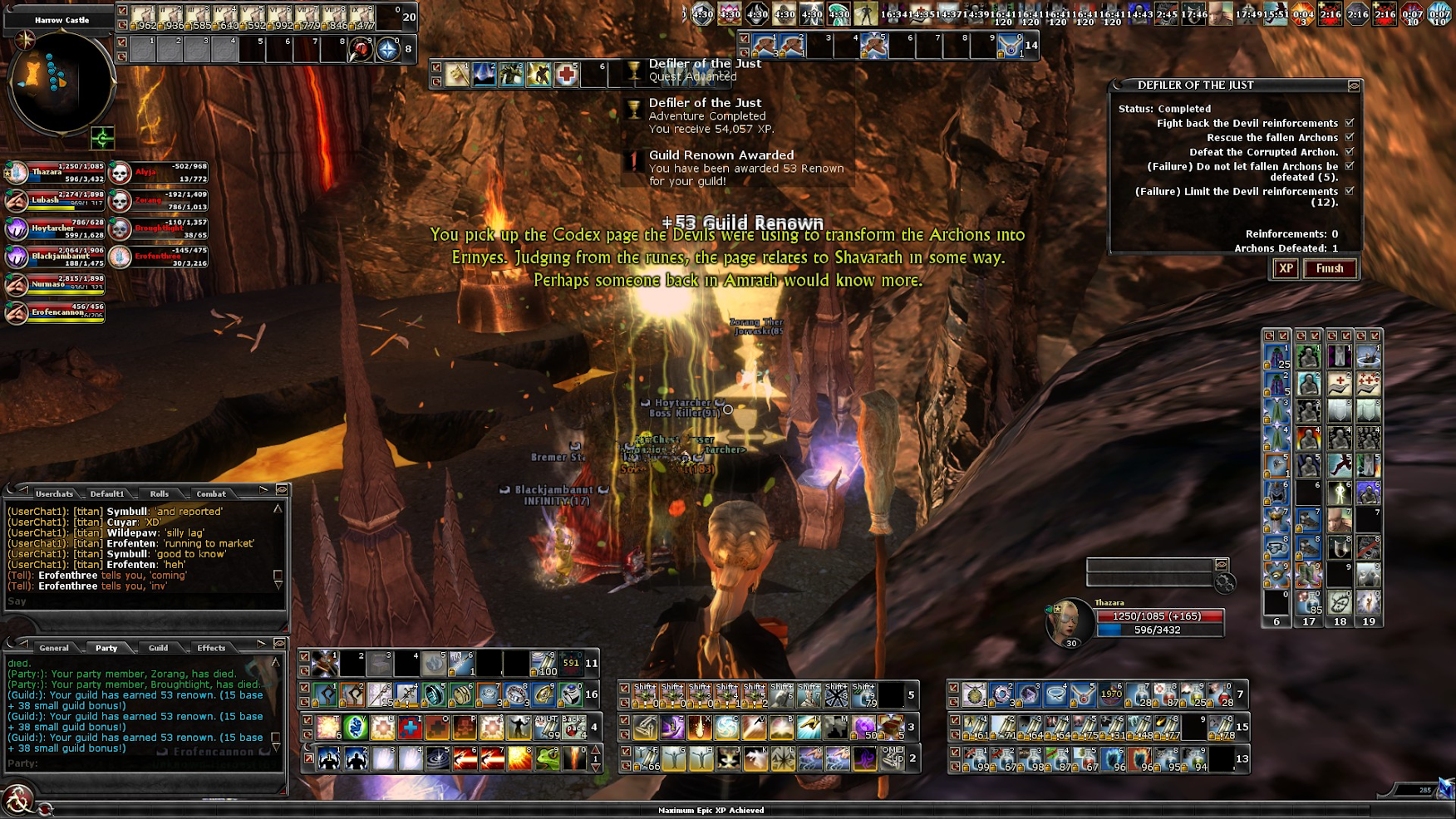Open the XP report for Defiler of the Just
The width and height of the screenshot is (1456, 819).
click(1286, 268)
